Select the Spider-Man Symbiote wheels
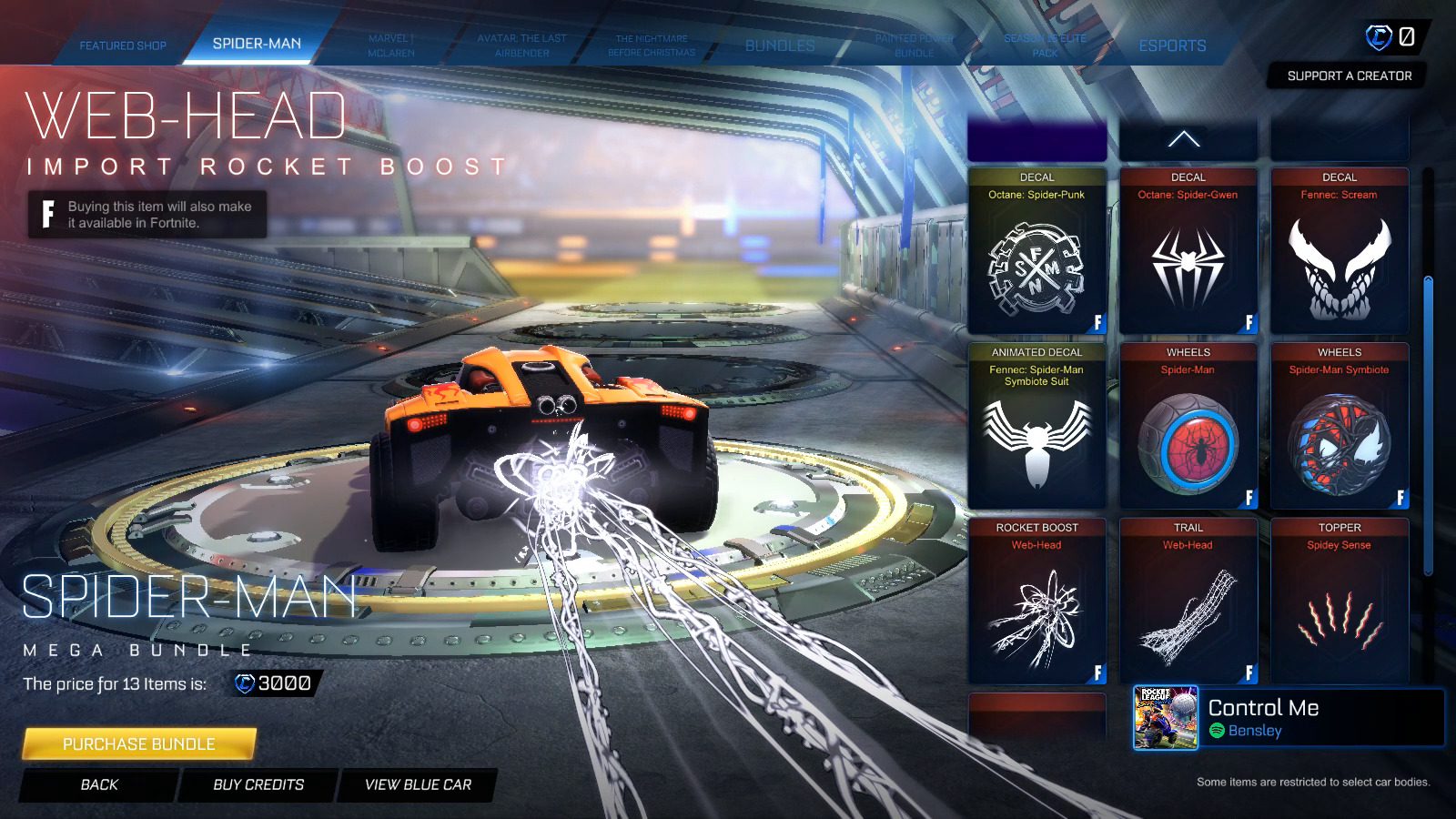 point(1340,427)
